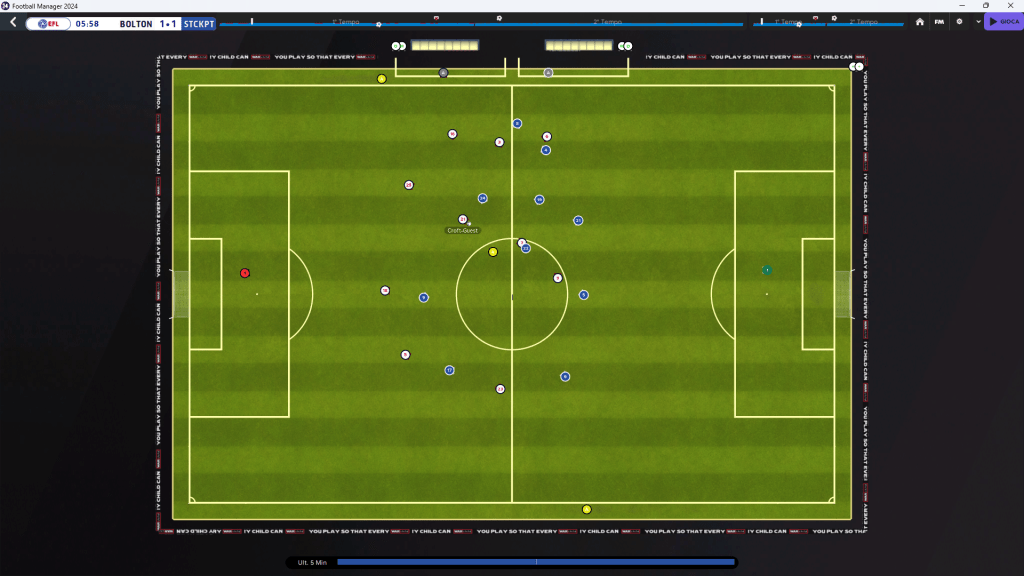The image size is (1024, 576).
Task: Select the EFL competition badge
Action: point(48,23)
